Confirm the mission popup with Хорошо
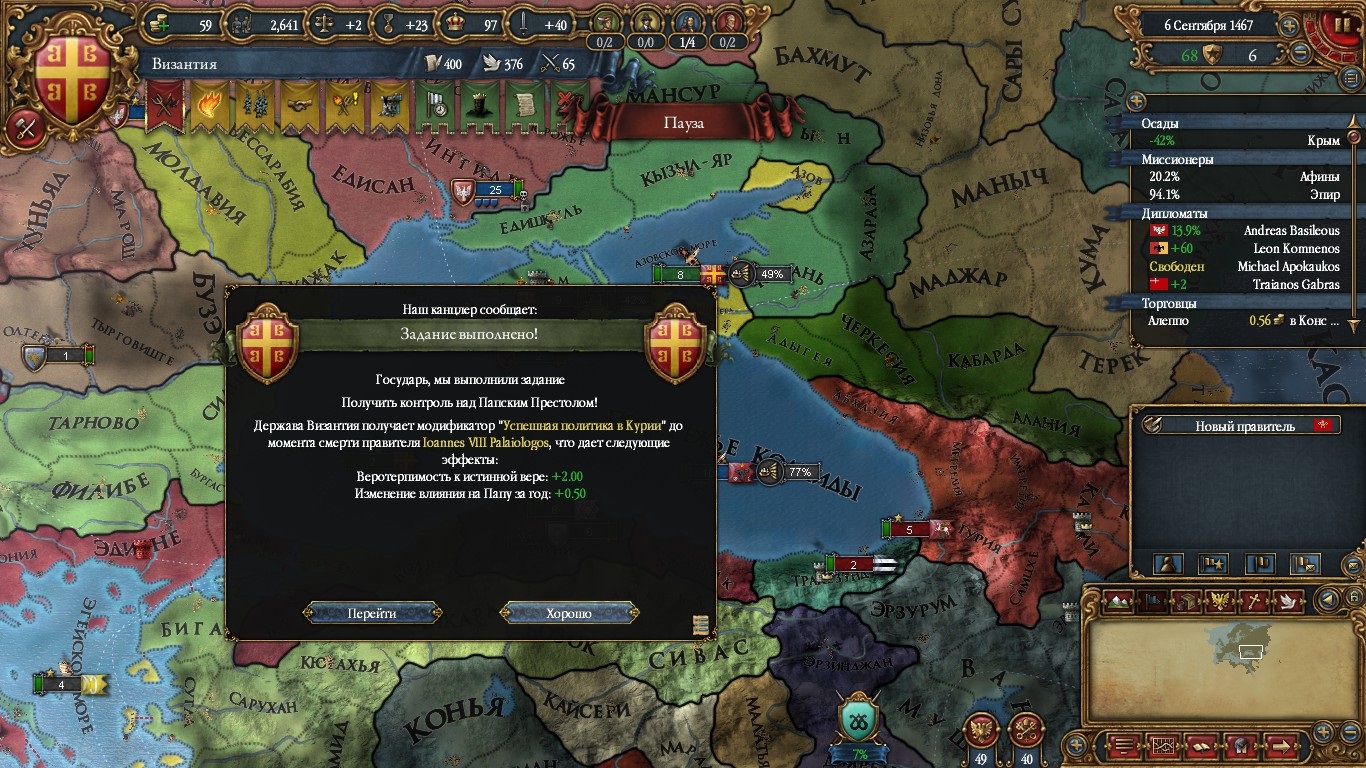Image resolution: width=1366 pixels, height=768 pixels. [568, 613]
